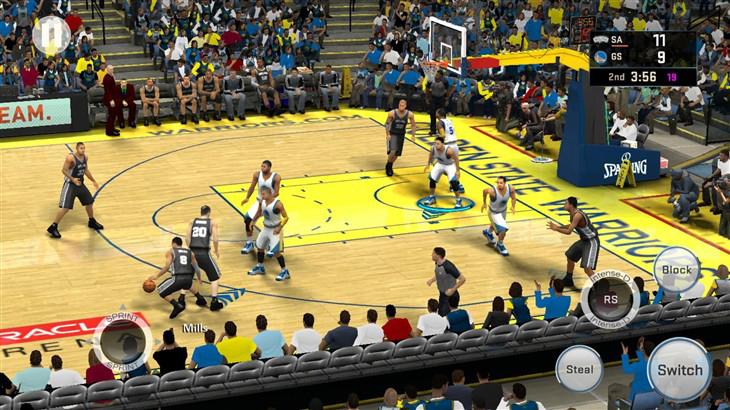730x410 pixels.
Task: Attempt a steal with the Steal button
Action: tap(579, 368)
